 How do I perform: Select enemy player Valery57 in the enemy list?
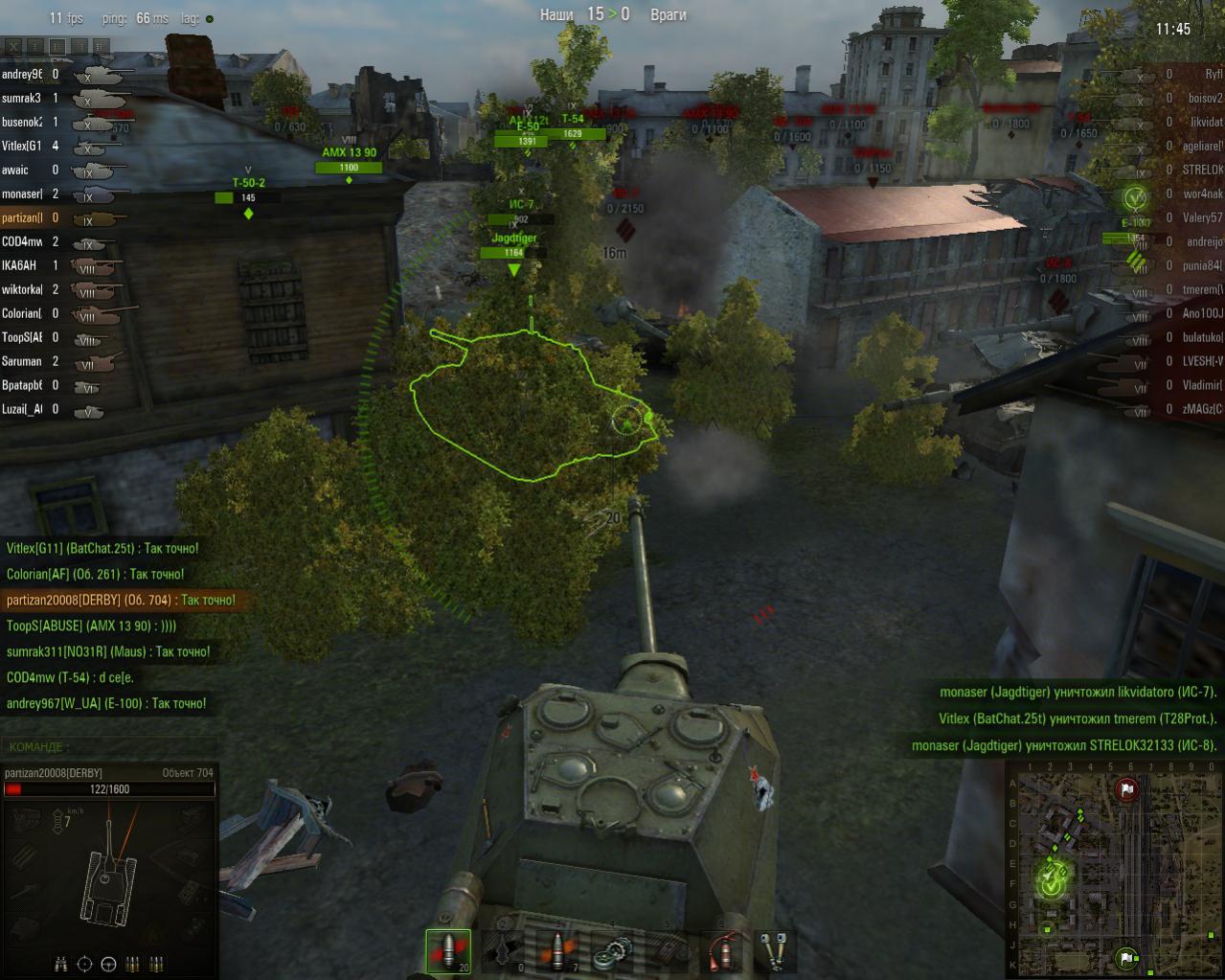(x=1202, y=217)
